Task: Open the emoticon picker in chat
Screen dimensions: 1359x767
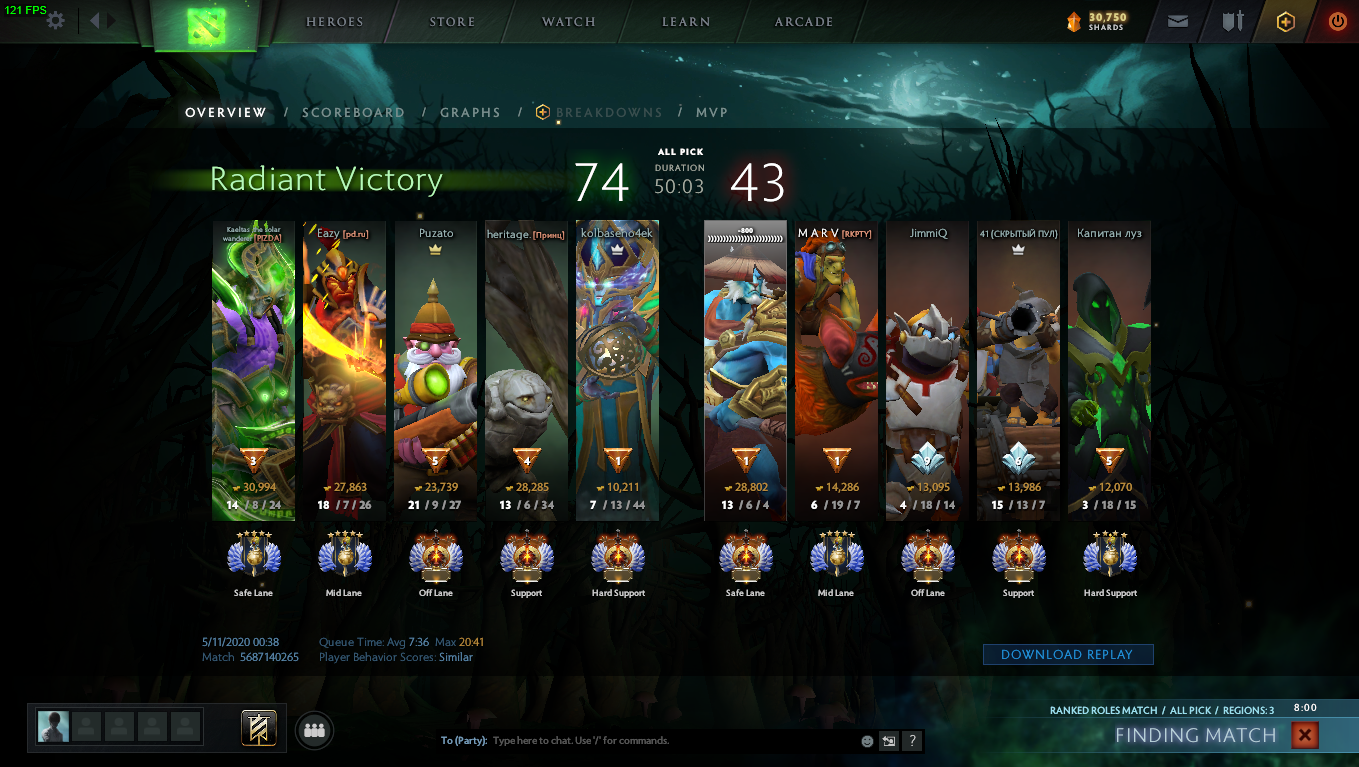Action: (867, 741)
